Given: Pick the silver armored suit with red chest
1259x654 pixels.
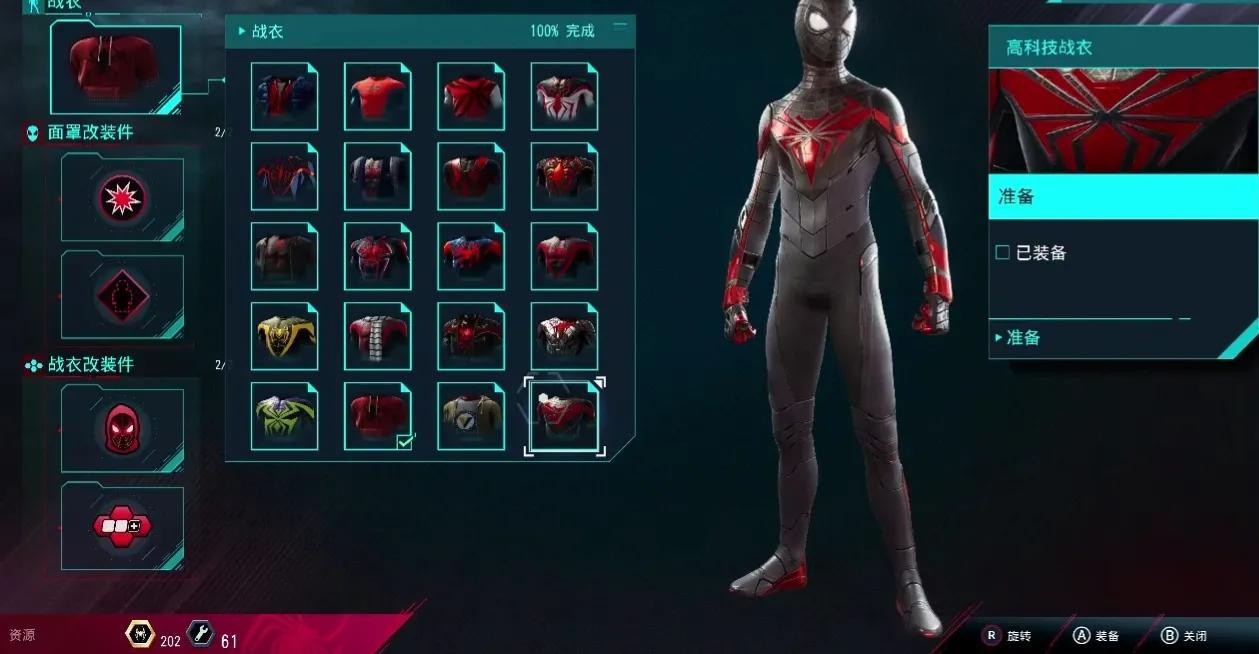Looking at the screenshot, I should point(564,337).
